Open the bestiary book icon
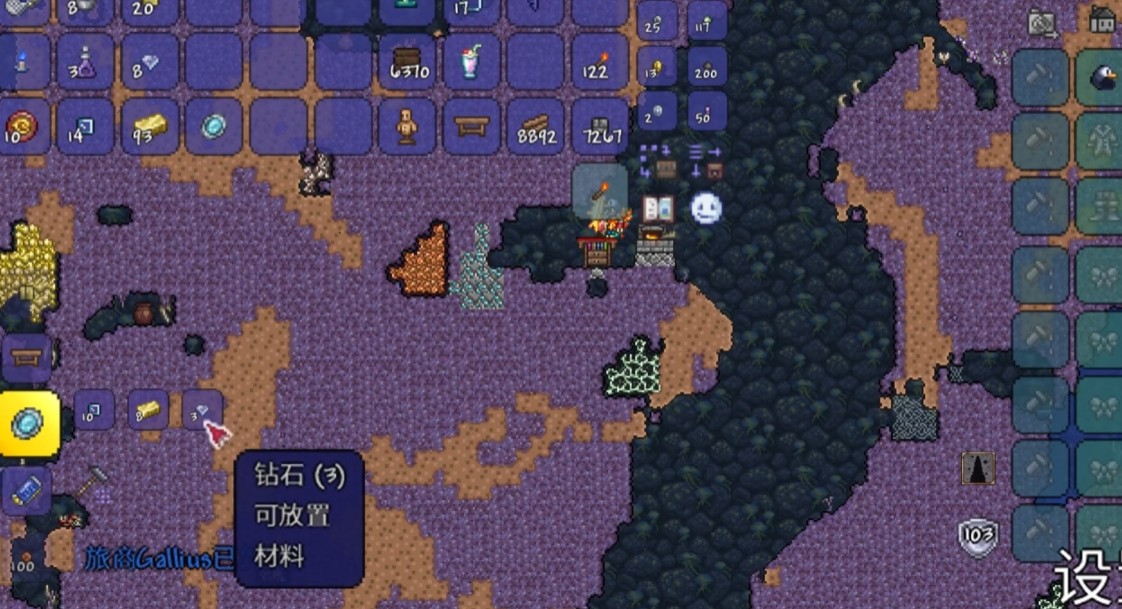 pos(658,208)
